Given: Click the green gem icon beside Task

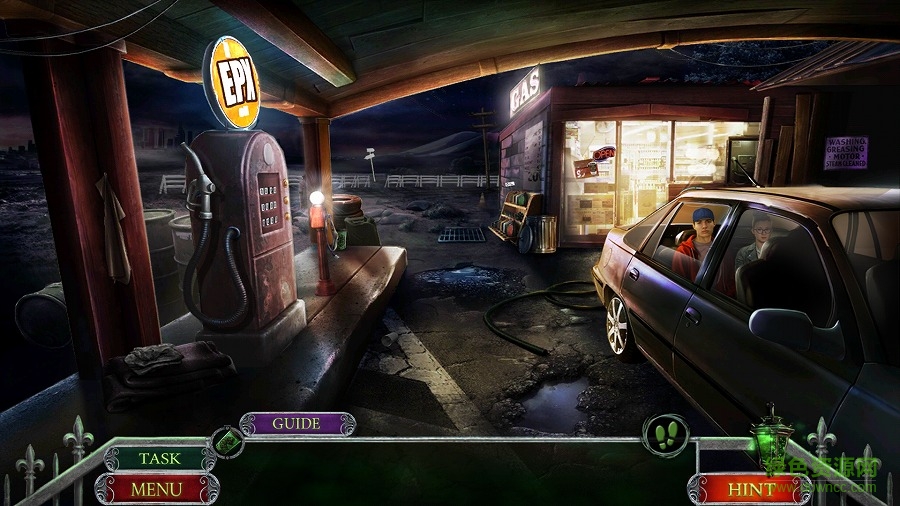Looking at the screenshot, I should (227, 441).
